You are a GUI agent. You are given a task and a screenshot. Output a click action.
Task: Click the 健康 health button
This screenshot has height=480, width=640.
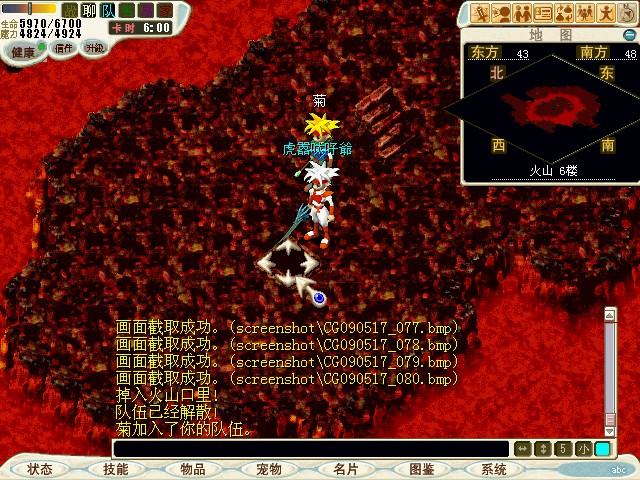click(23, 49)
